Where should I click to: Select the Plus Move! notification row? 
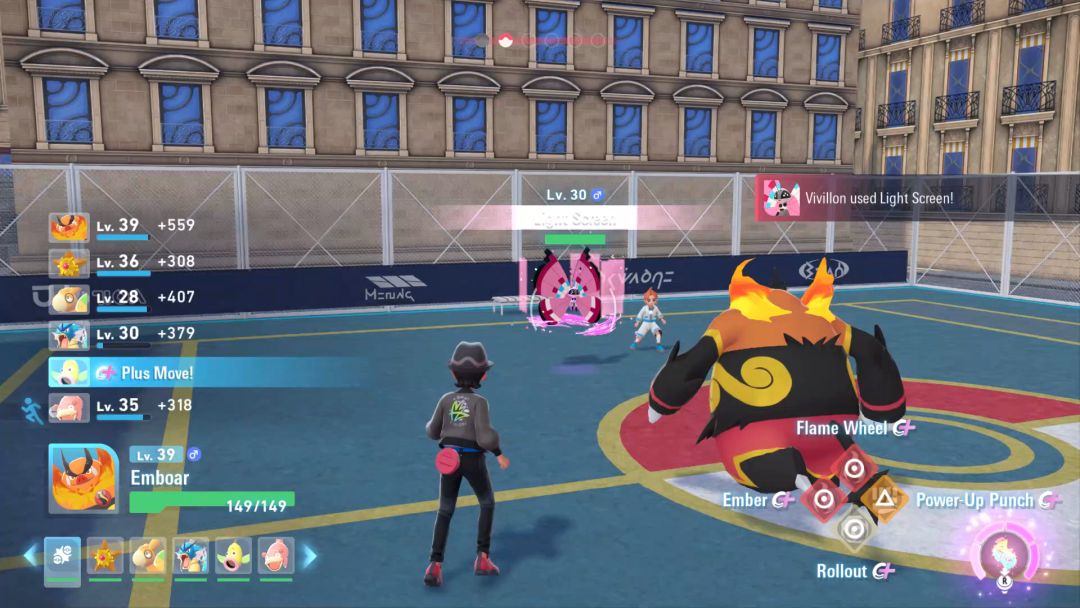pyautogui.click(x=200, y=372)
